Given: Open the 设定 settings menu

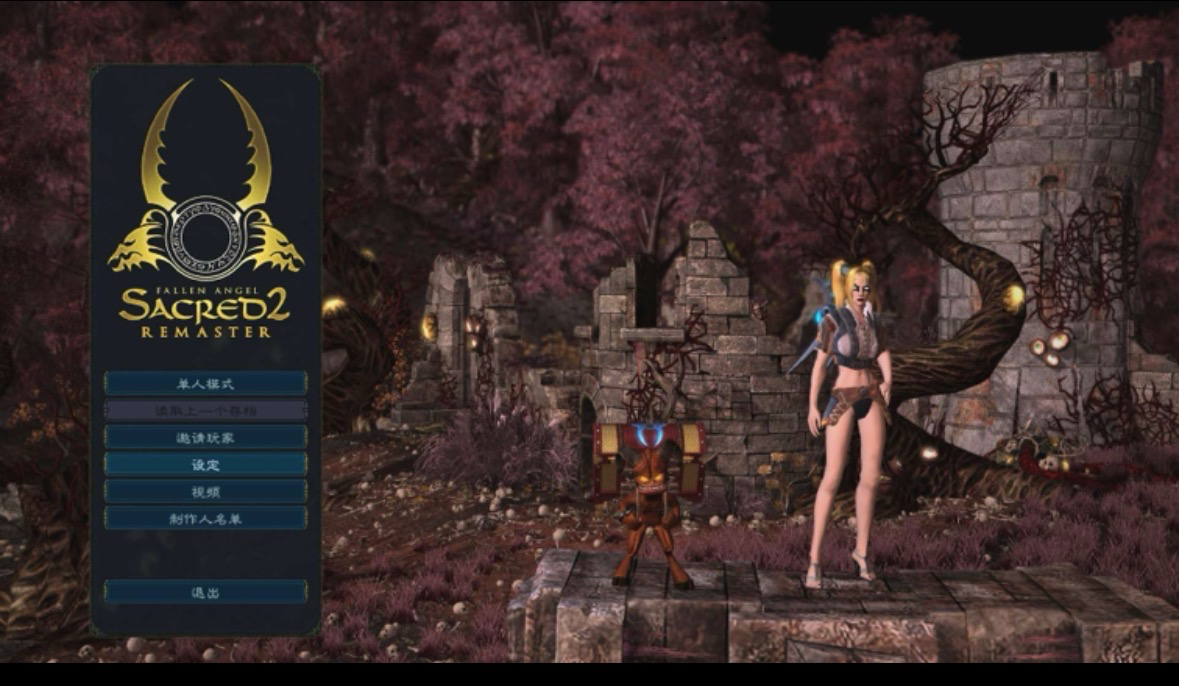Looking at the screenshot, I should [205, 464].
